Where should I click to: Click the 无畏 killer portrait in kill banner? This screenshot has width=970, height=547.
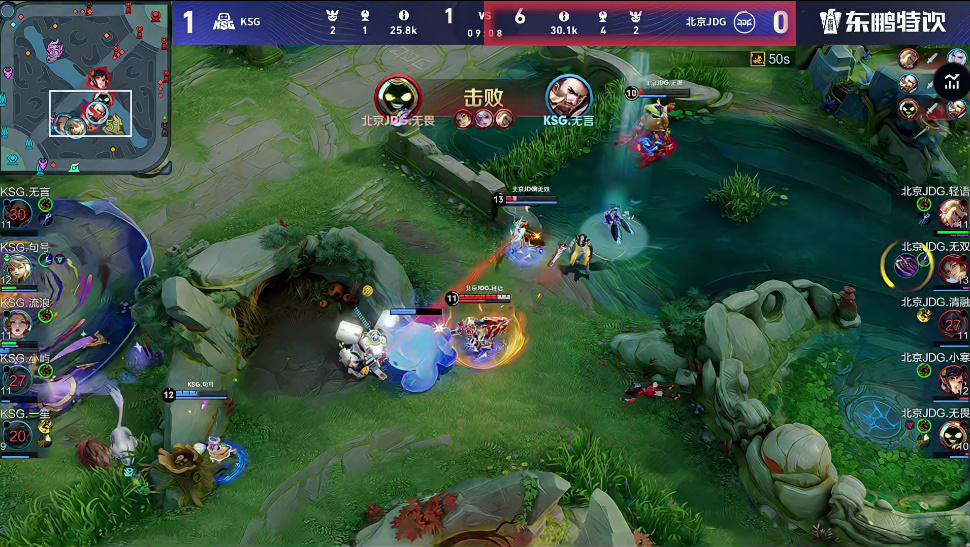coord(398,96)
